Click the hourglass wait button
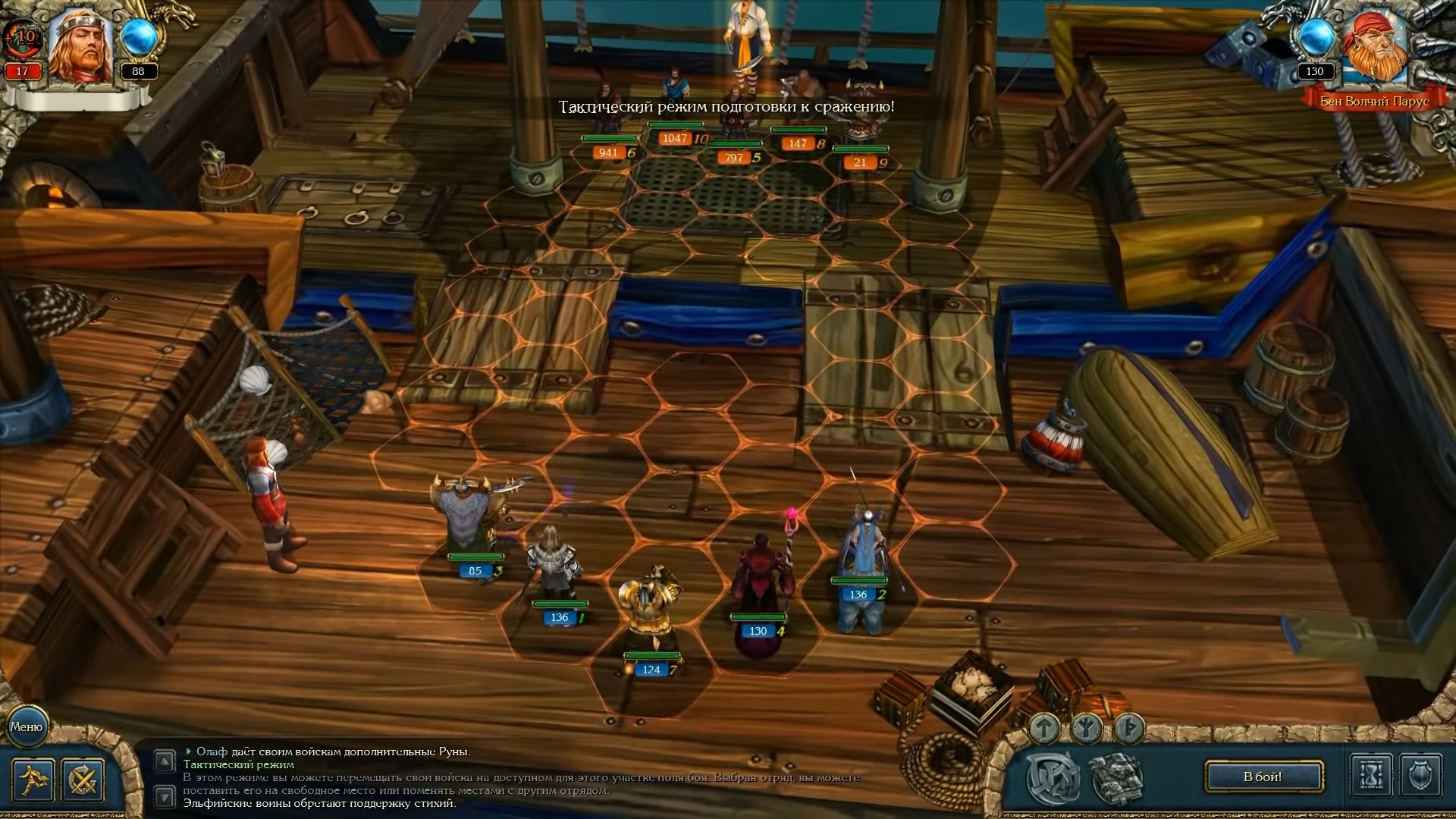The width and height of the screenshot is (1456, 819). tap(1371, 776)
